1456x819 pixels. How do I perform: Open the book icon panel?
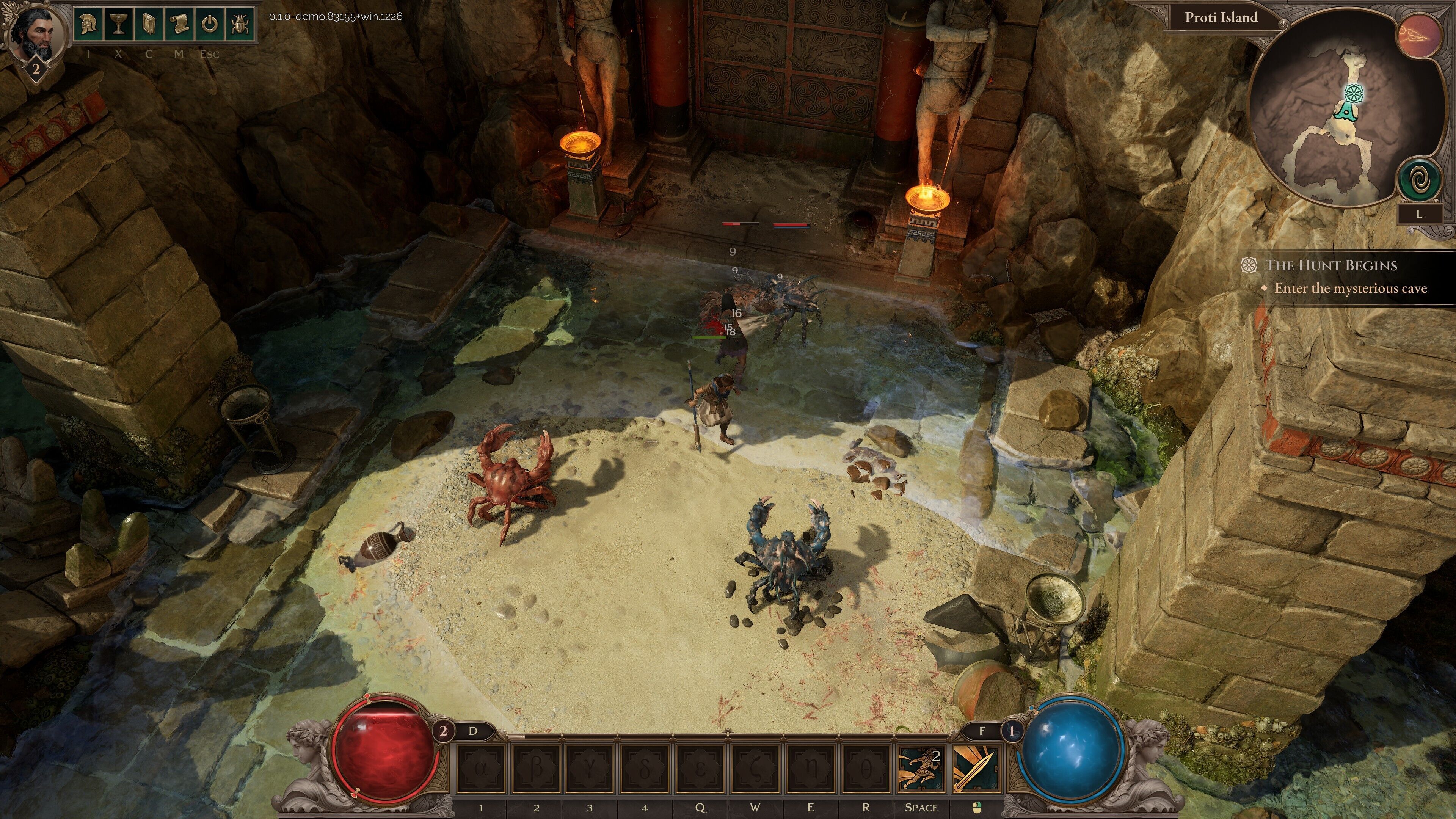point(149,24)
